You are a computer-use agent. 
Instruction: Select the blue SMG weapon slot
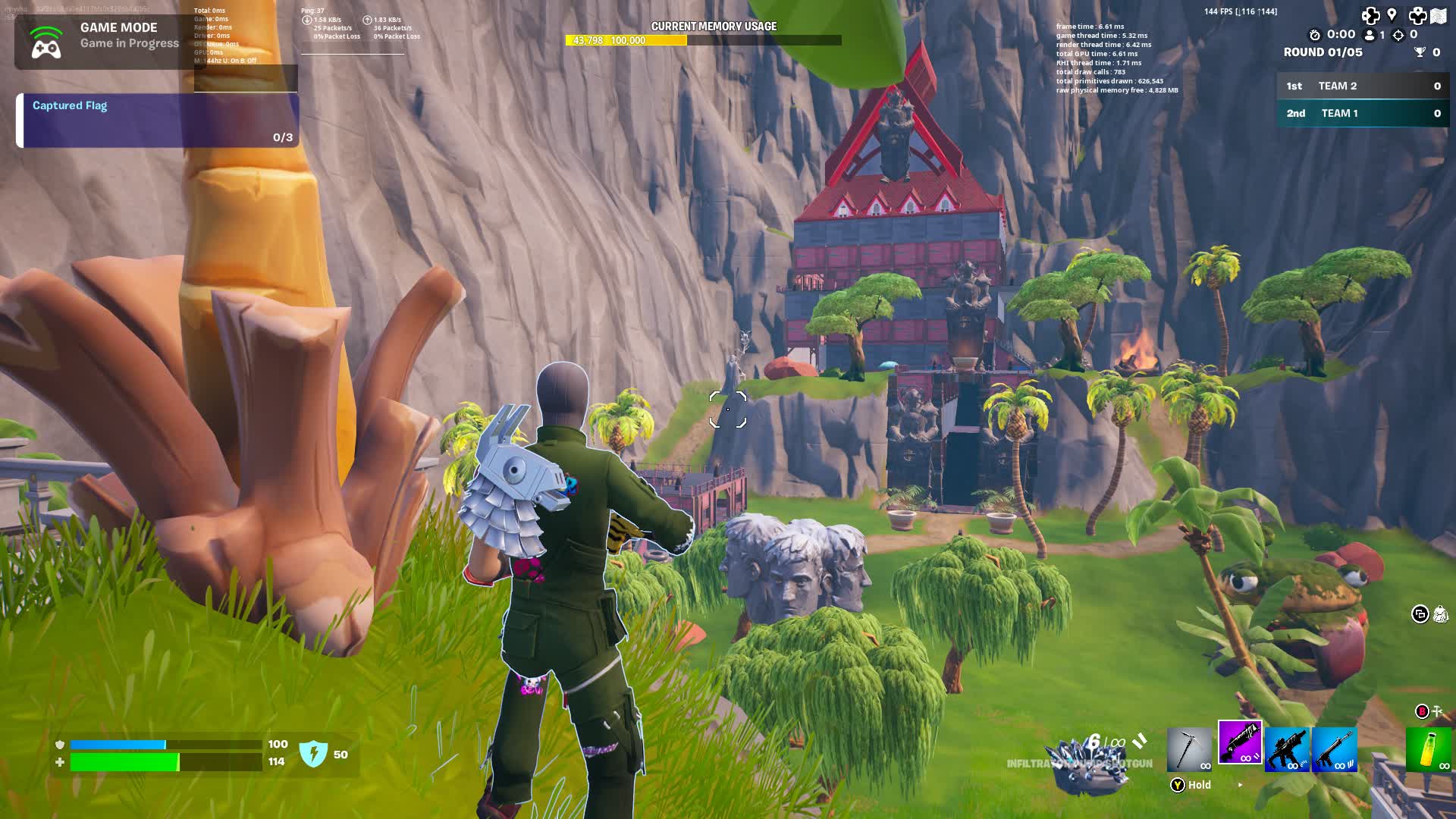pyautogui.click(x=1288, y=748)
